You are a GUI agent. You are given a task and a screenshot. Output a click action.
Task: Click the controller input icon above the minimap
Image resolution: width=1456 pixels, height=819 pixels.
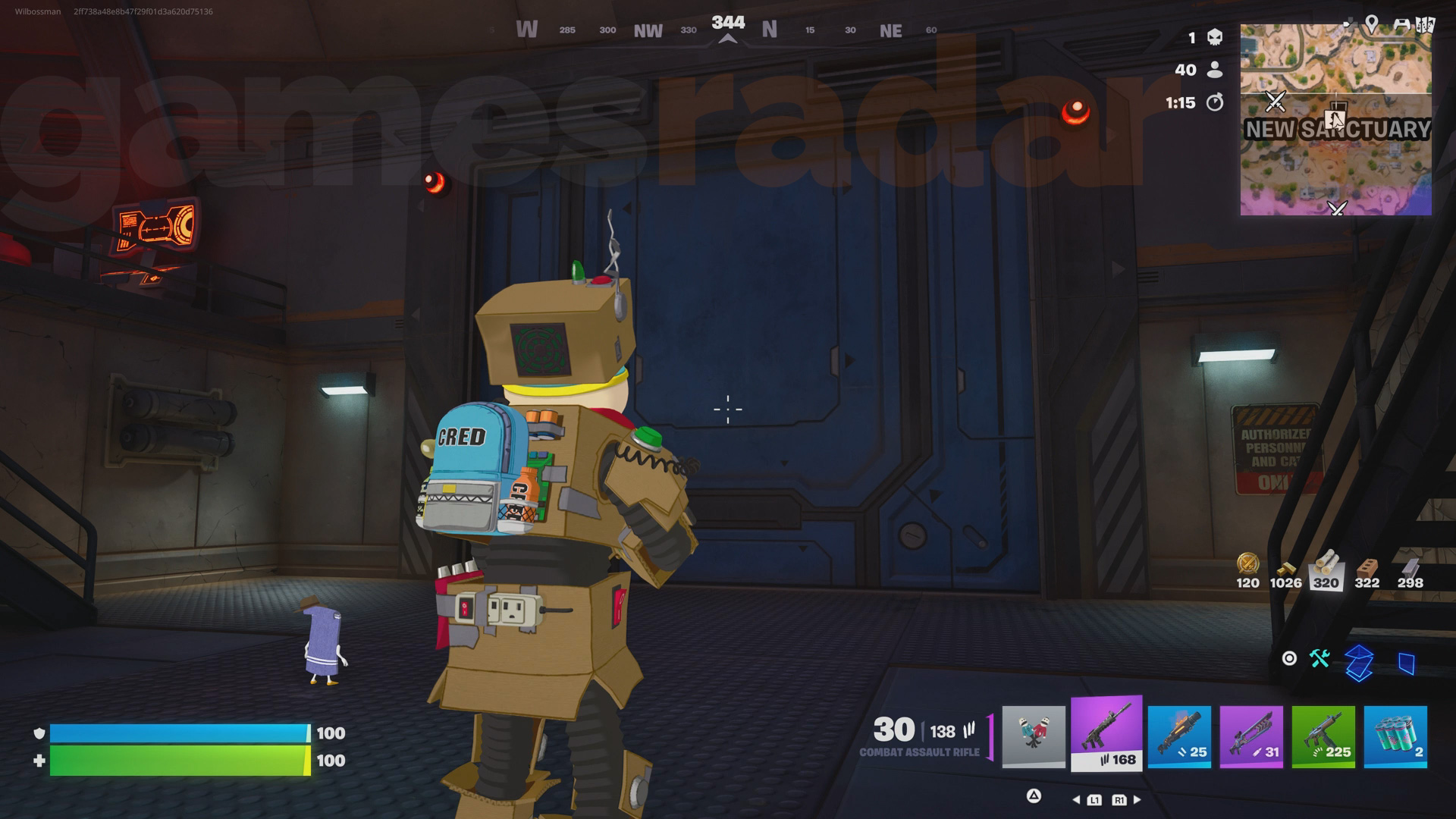[x=1401, y=24]
